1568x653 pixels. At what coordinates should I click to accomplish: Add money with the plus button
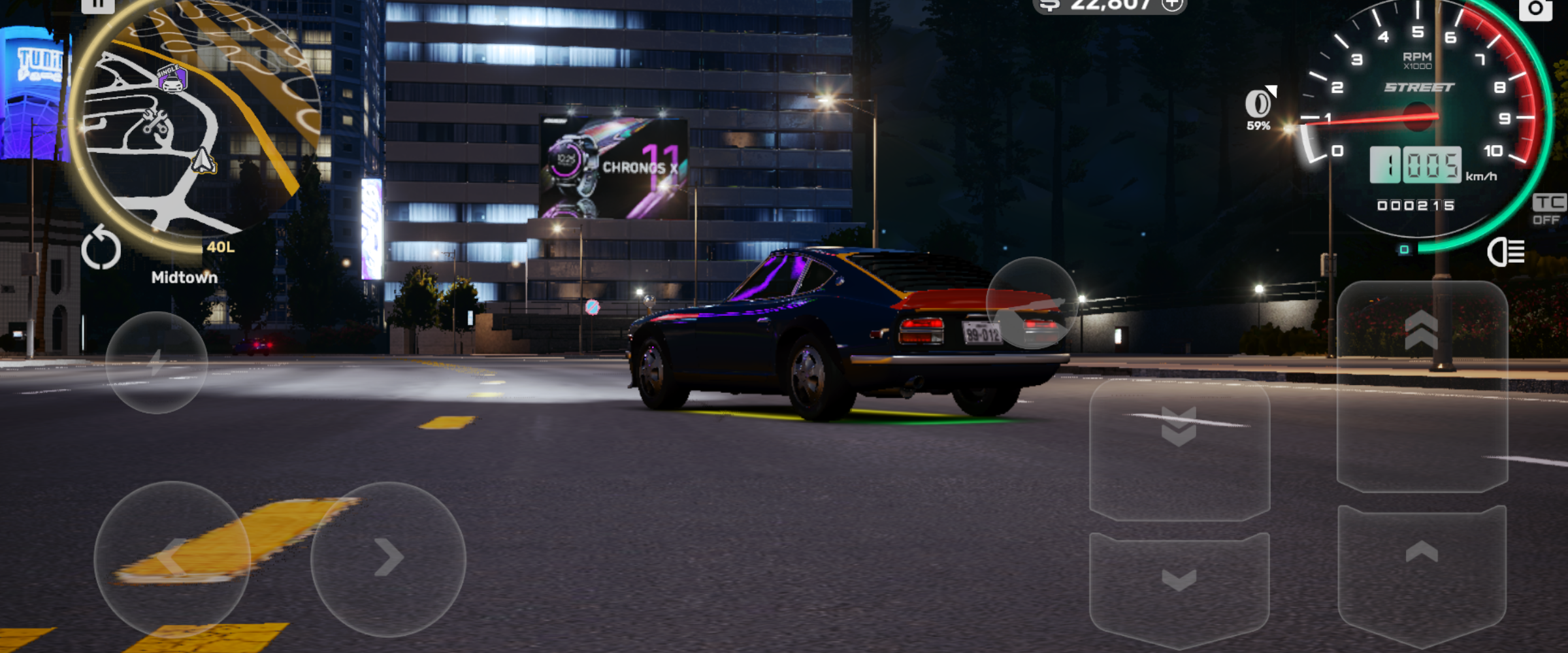click(1173, 5)
